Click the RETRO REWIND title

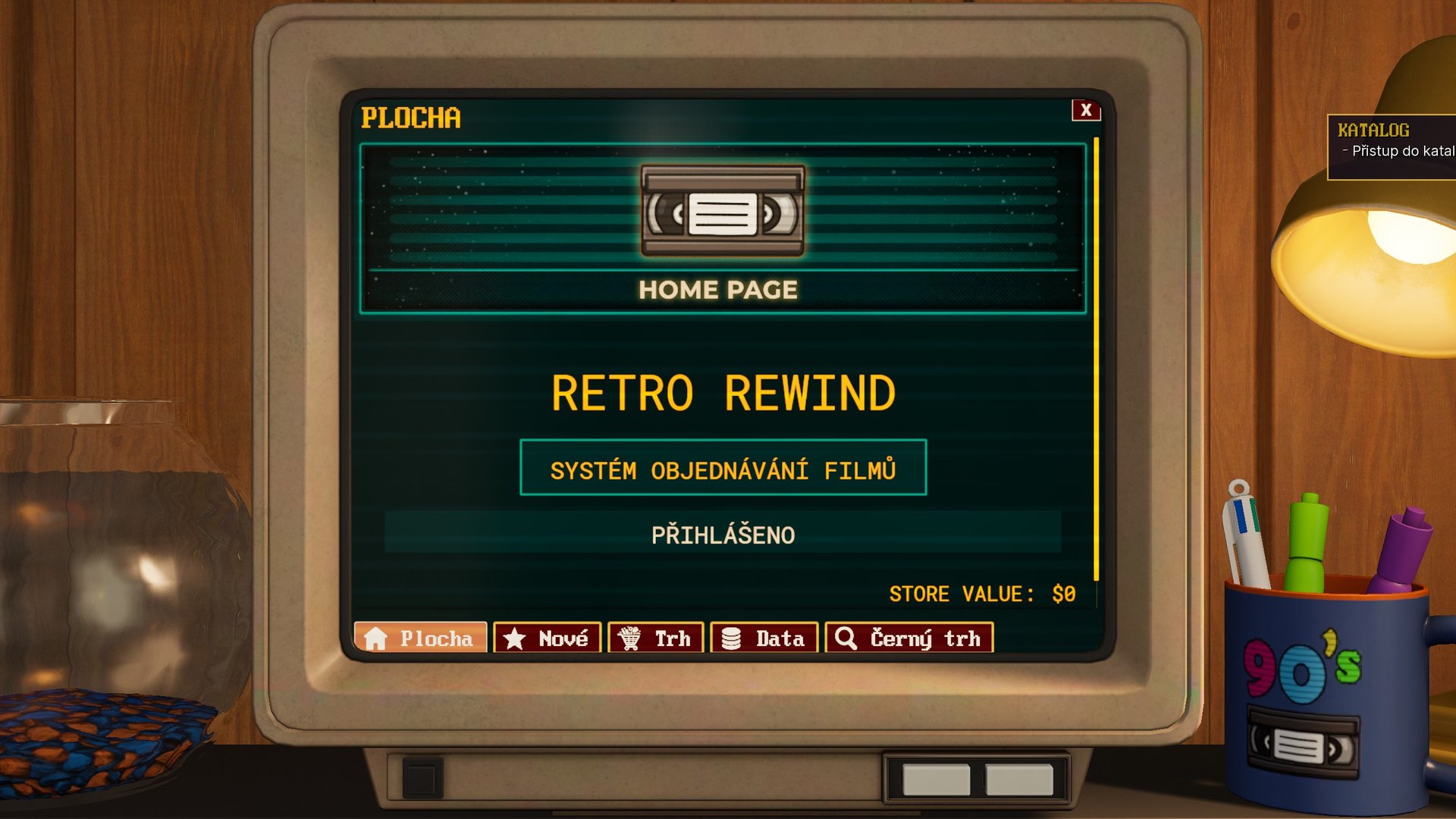point(723,392)
